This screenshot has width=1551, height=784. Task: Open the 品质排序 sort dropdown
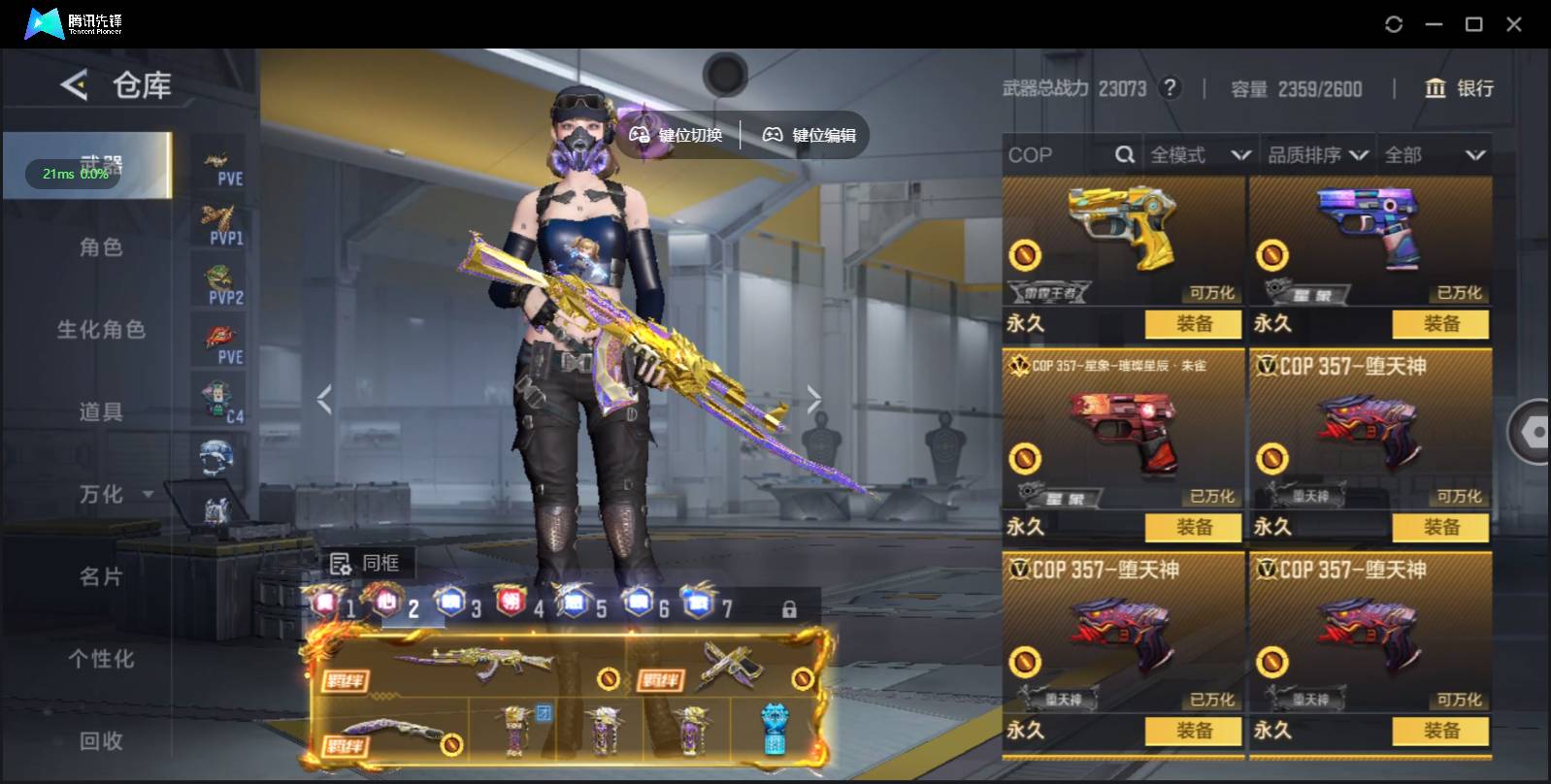(1317, 155)
